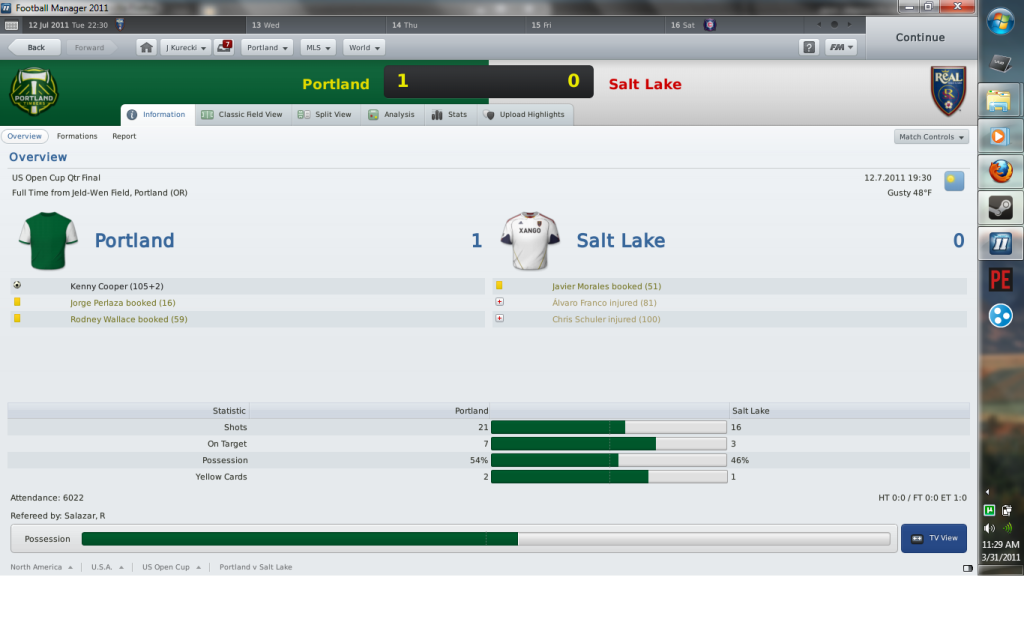
Task: Open the J Kurecki manager dropdown
Action: coord(186,47)
